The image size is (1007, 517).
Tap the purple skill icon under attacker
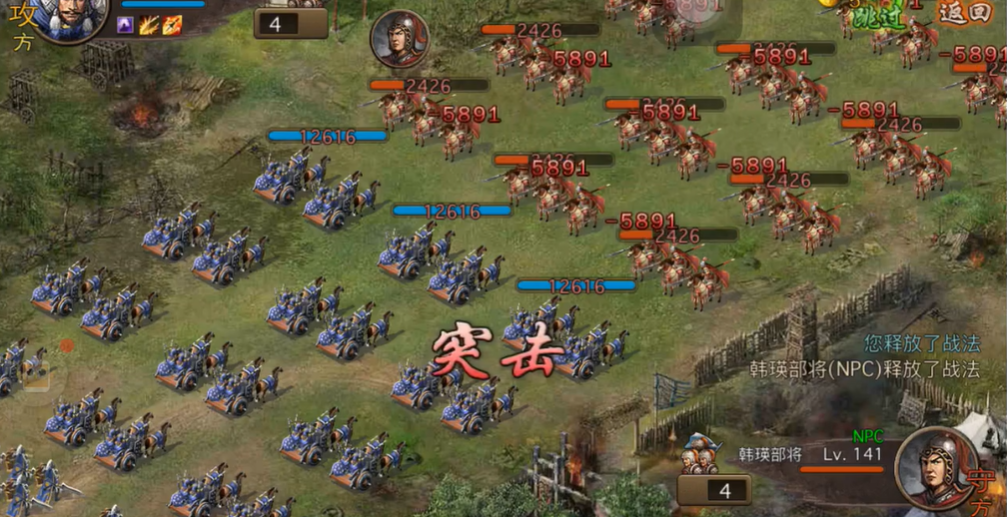(127, 24)
